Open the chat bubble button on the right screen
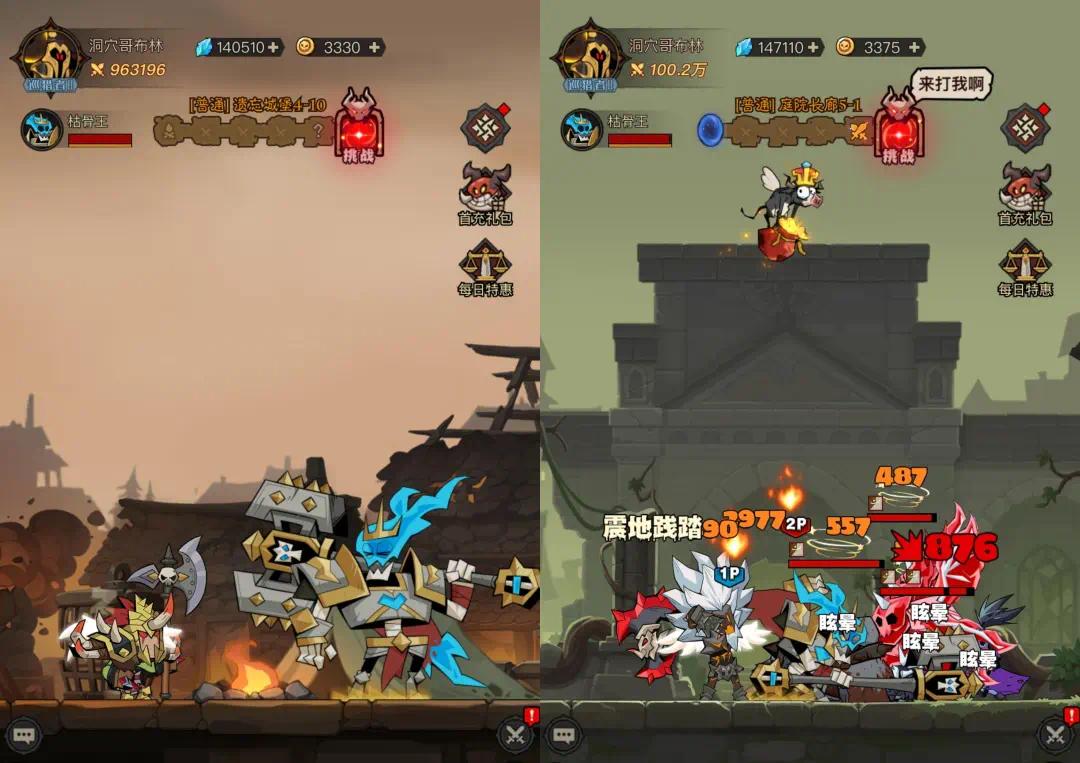 563,735
